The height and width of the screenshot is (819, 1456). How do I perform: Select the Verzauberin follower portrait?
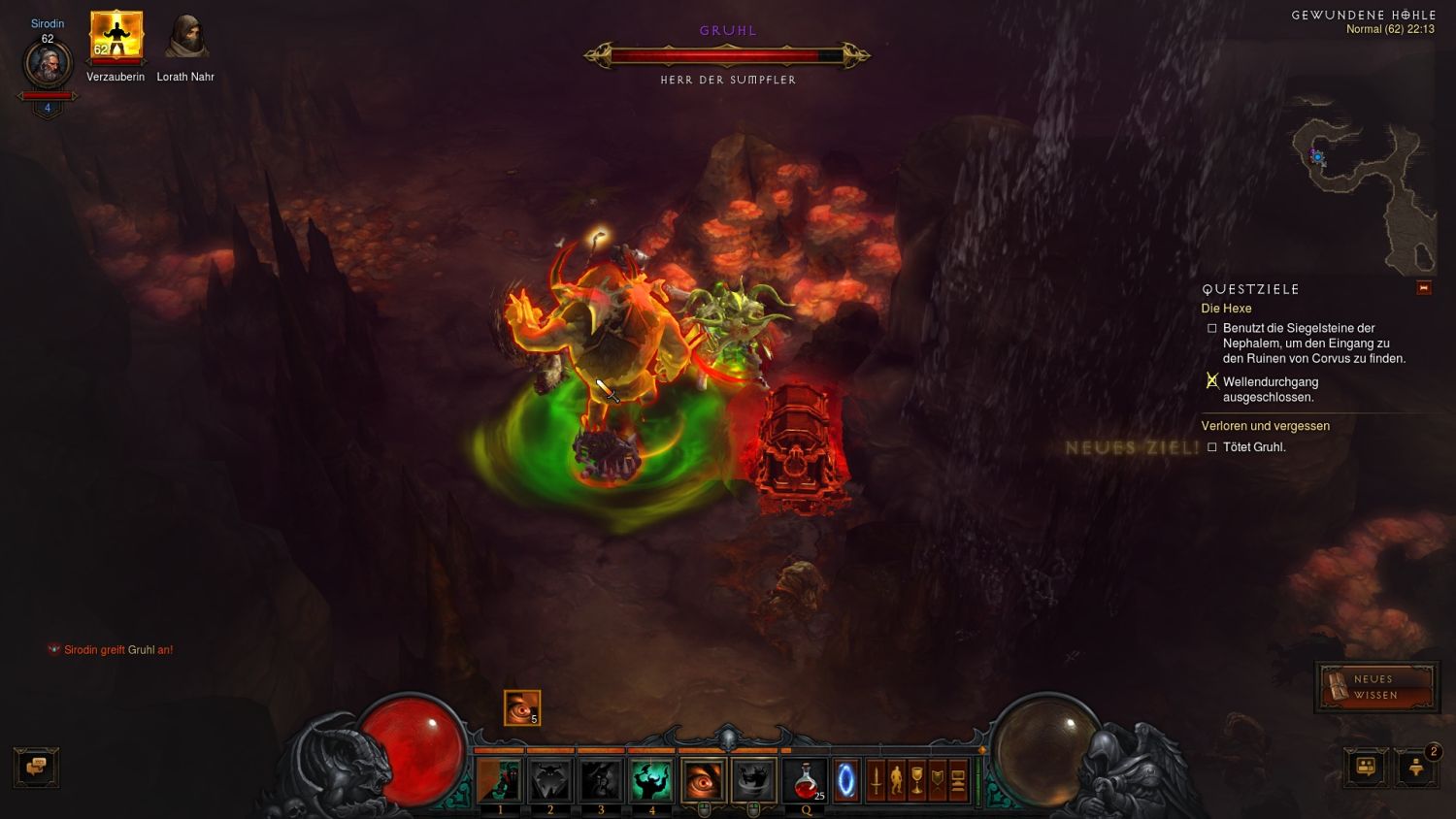(x=116, y=37)
